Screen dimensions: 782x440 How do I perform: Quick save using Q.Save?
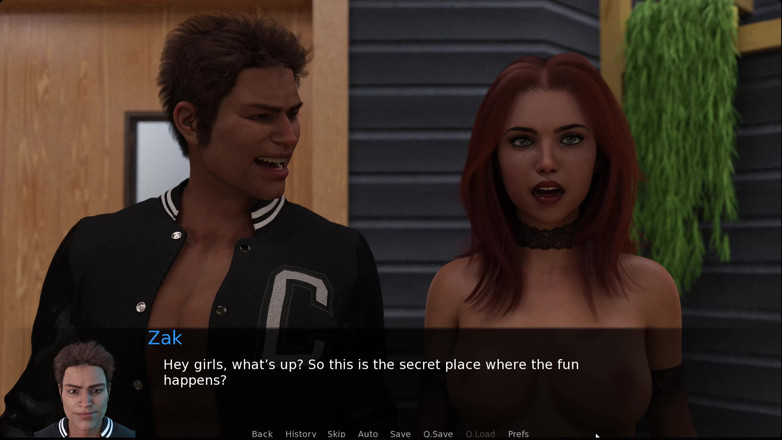[438, 434]
